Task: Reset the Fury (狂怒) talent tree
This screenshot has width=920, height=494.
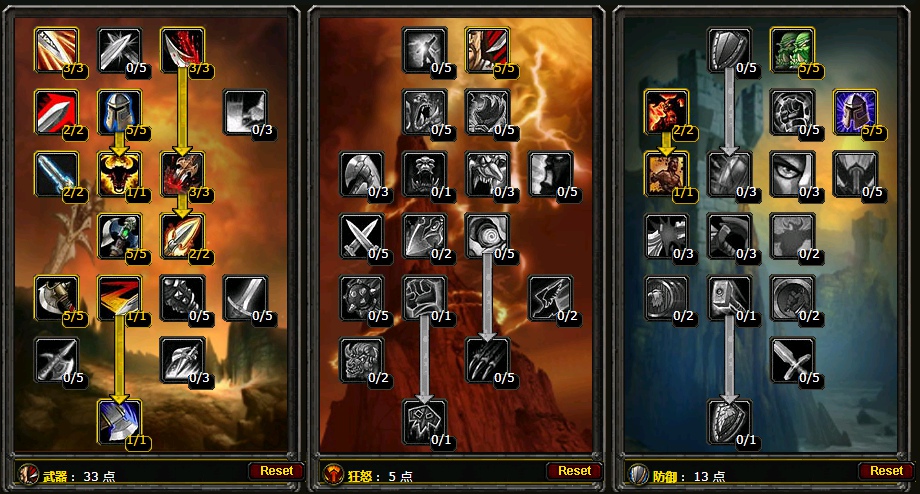Action: 574,470
